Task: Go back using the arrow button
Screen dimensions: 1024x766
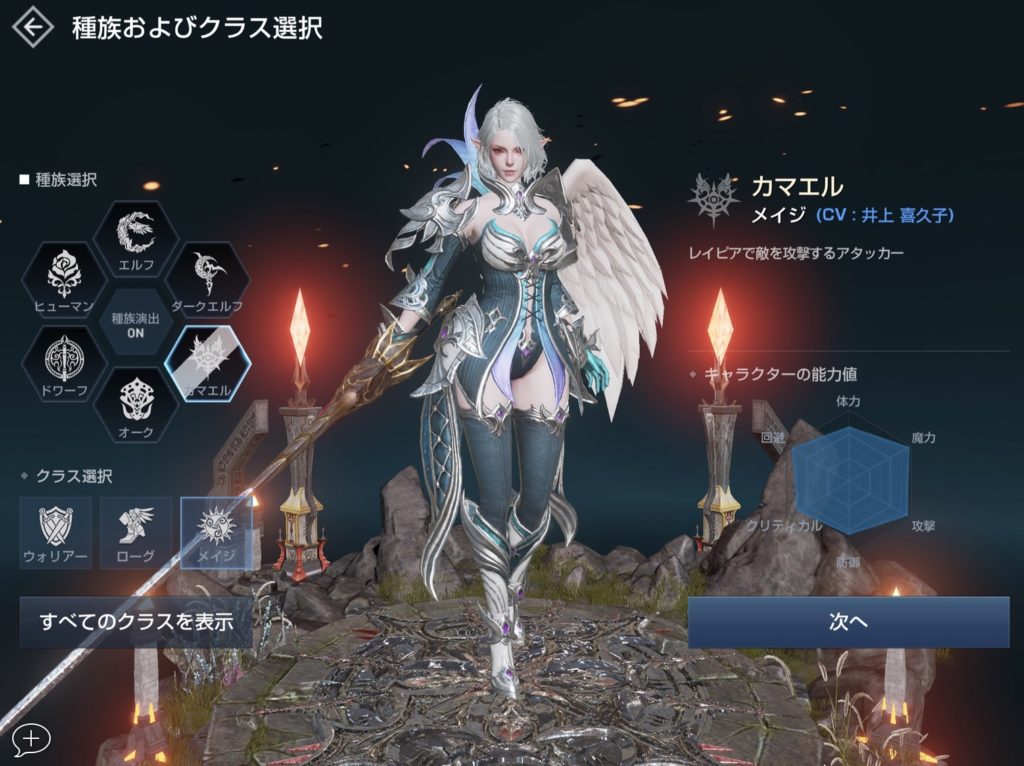Action: click(32, 28)
